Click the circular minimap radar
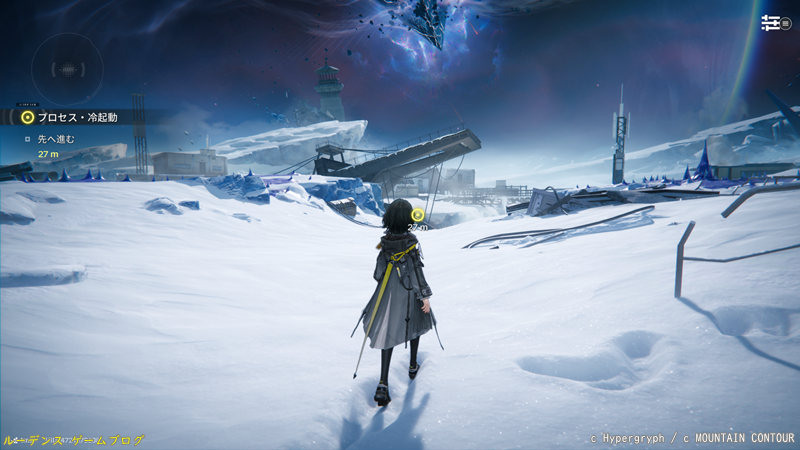This screenshot has height=450, width=800. pyautogui.click(x=67, y=69)
